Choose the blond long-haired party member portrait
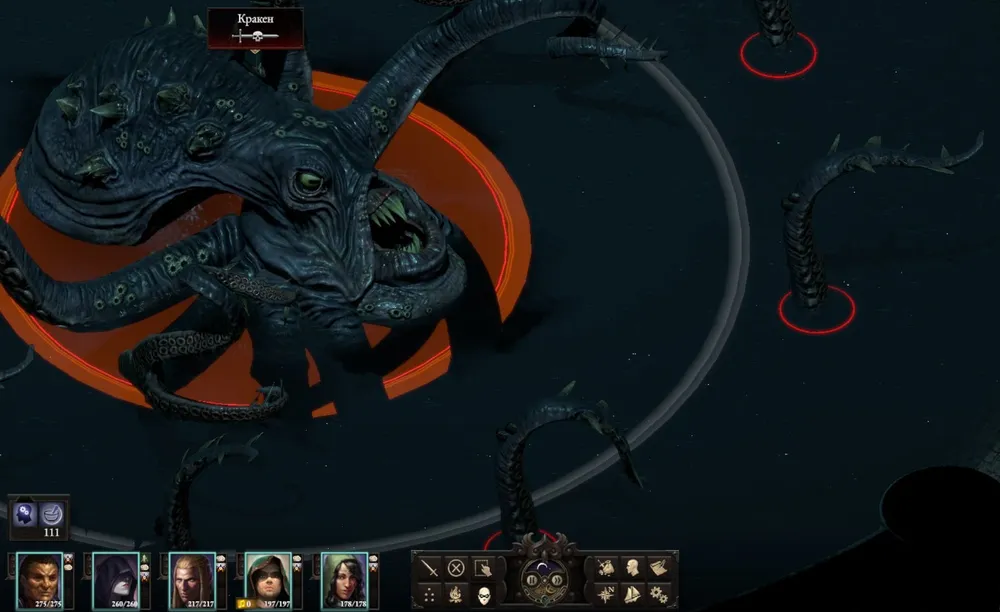 click(x=191, y=577)
